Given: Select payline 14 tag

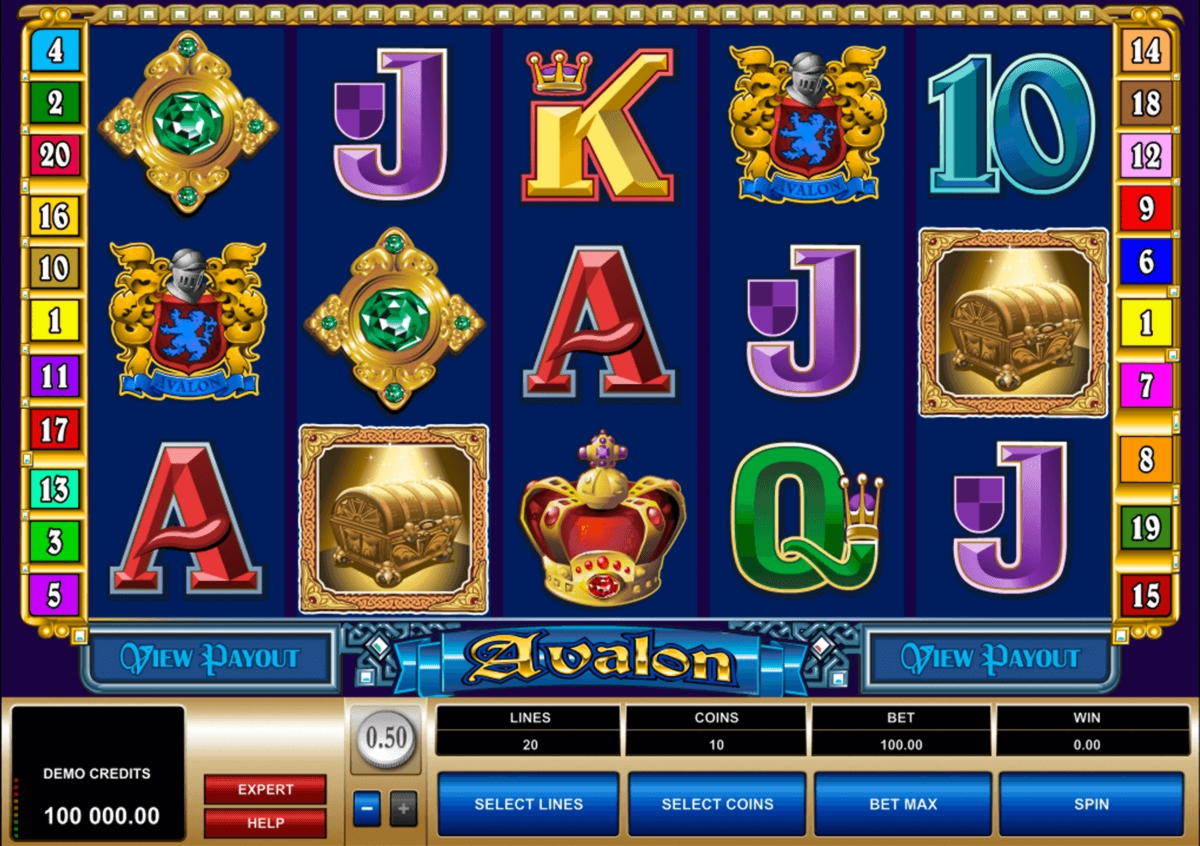Looking at the screenshot, I should coord(1146,50).
